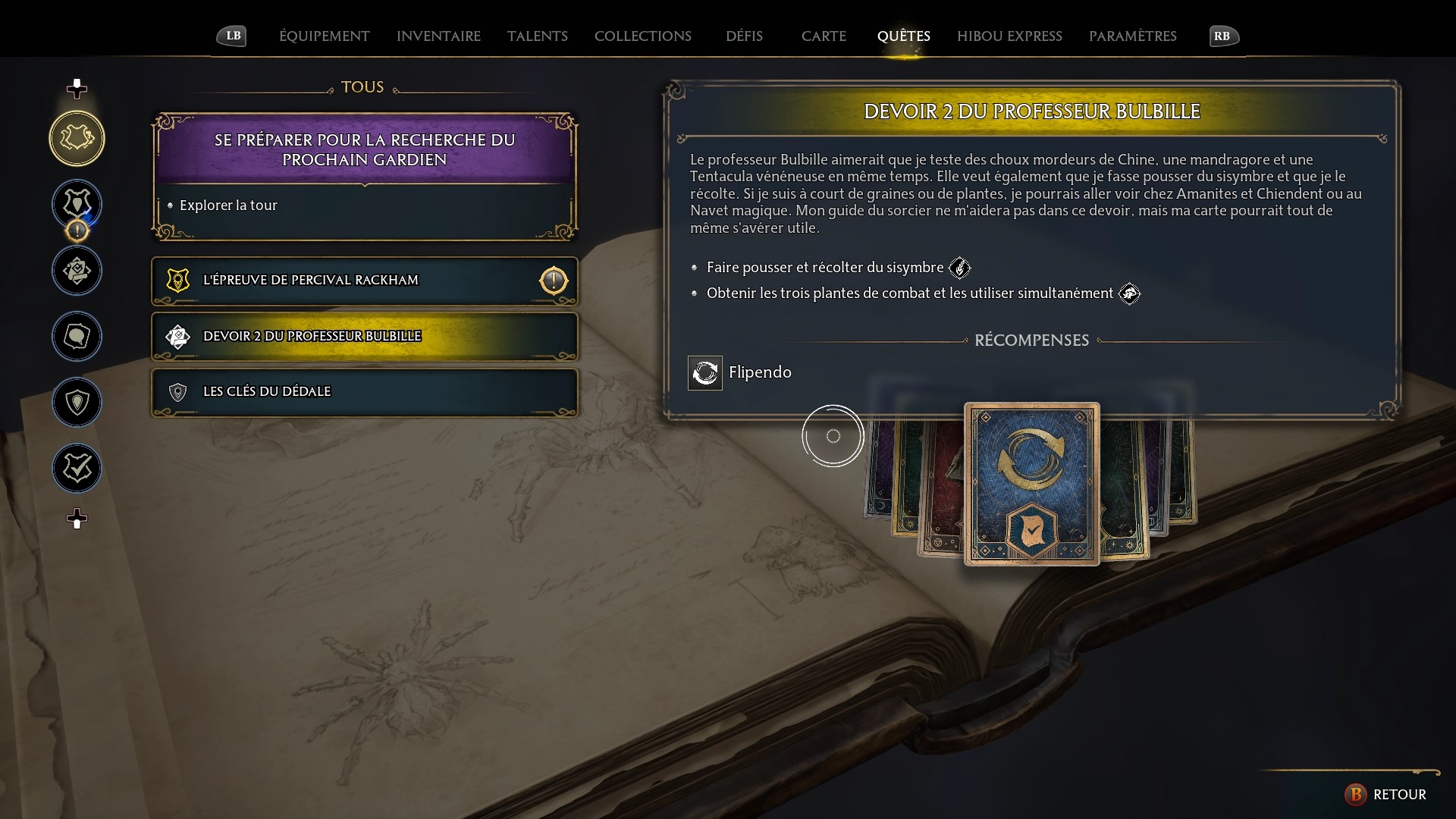Select the side quests filter icon in sidebar
This screenshot has height=819, width=1456.
pos(77,270)
